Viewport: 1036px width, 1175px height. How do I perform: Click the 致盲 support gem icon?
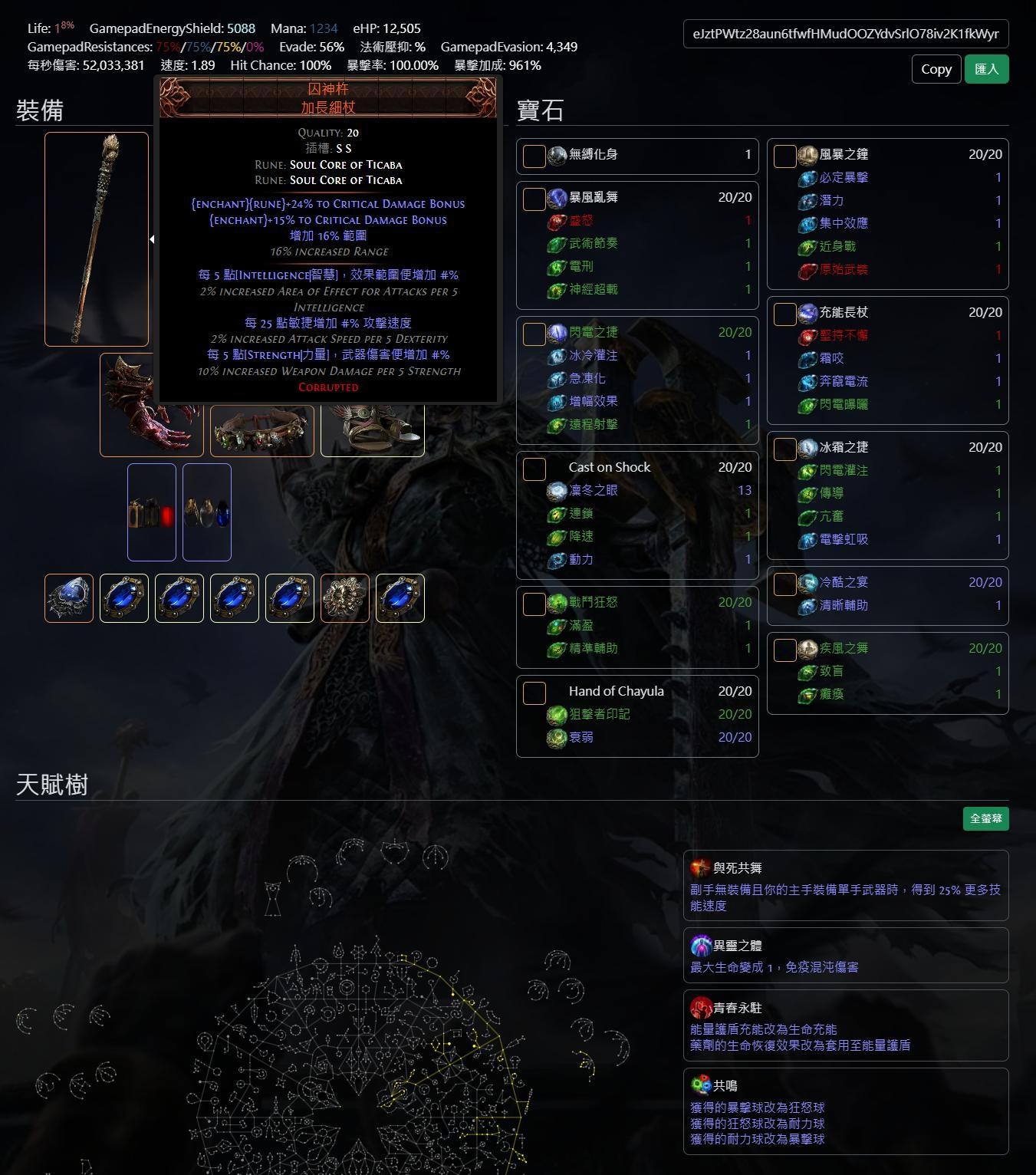pyautogui.click(x=807, y=671)
